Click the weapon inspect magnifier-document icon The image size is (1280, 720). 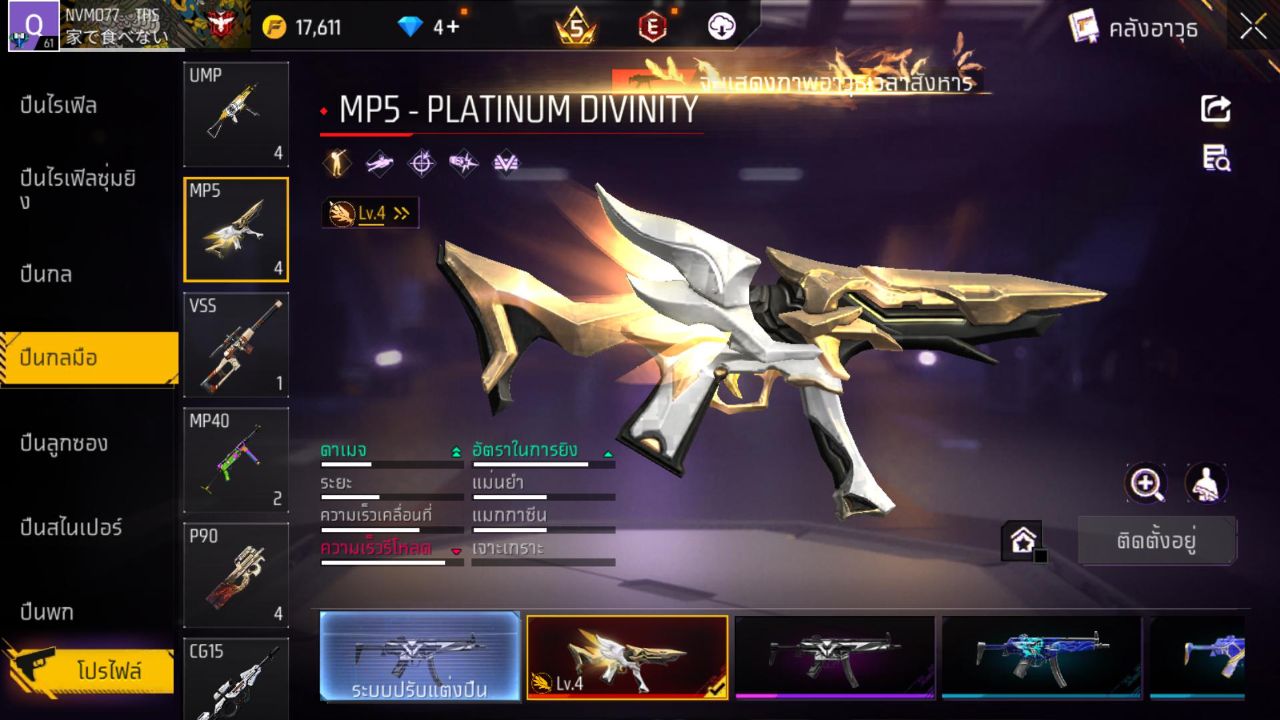pos(1215,158)
